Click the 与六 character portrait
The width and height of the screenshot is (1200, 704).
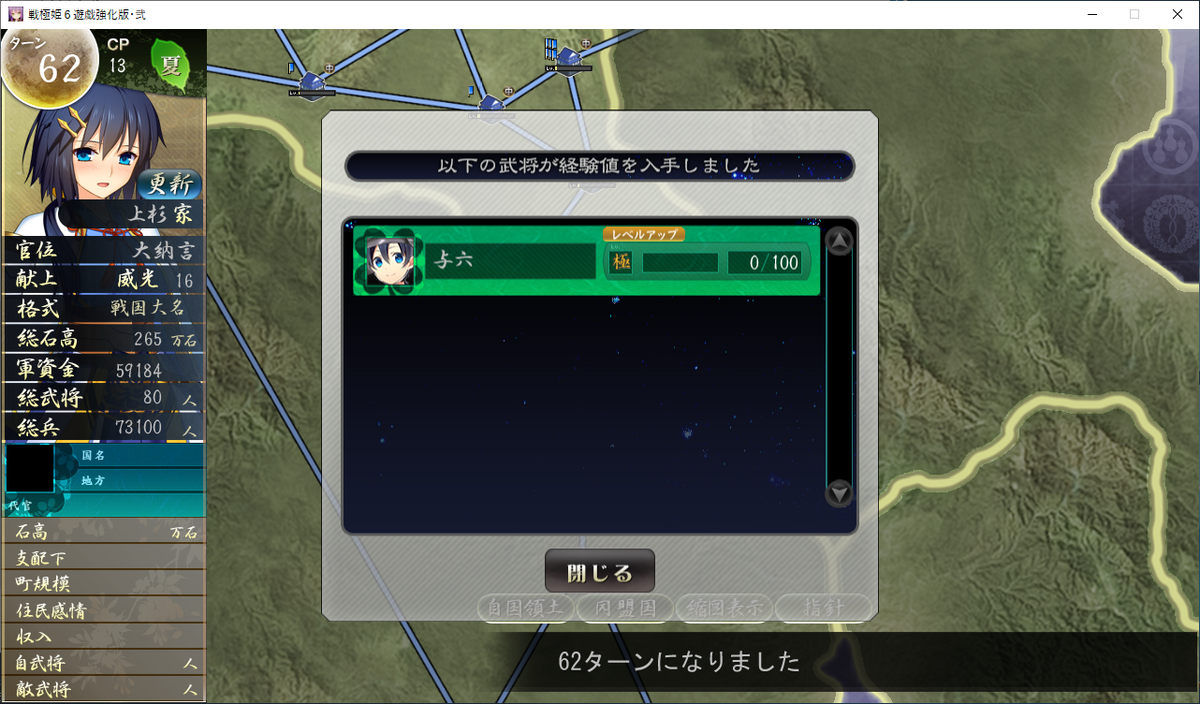389,261
